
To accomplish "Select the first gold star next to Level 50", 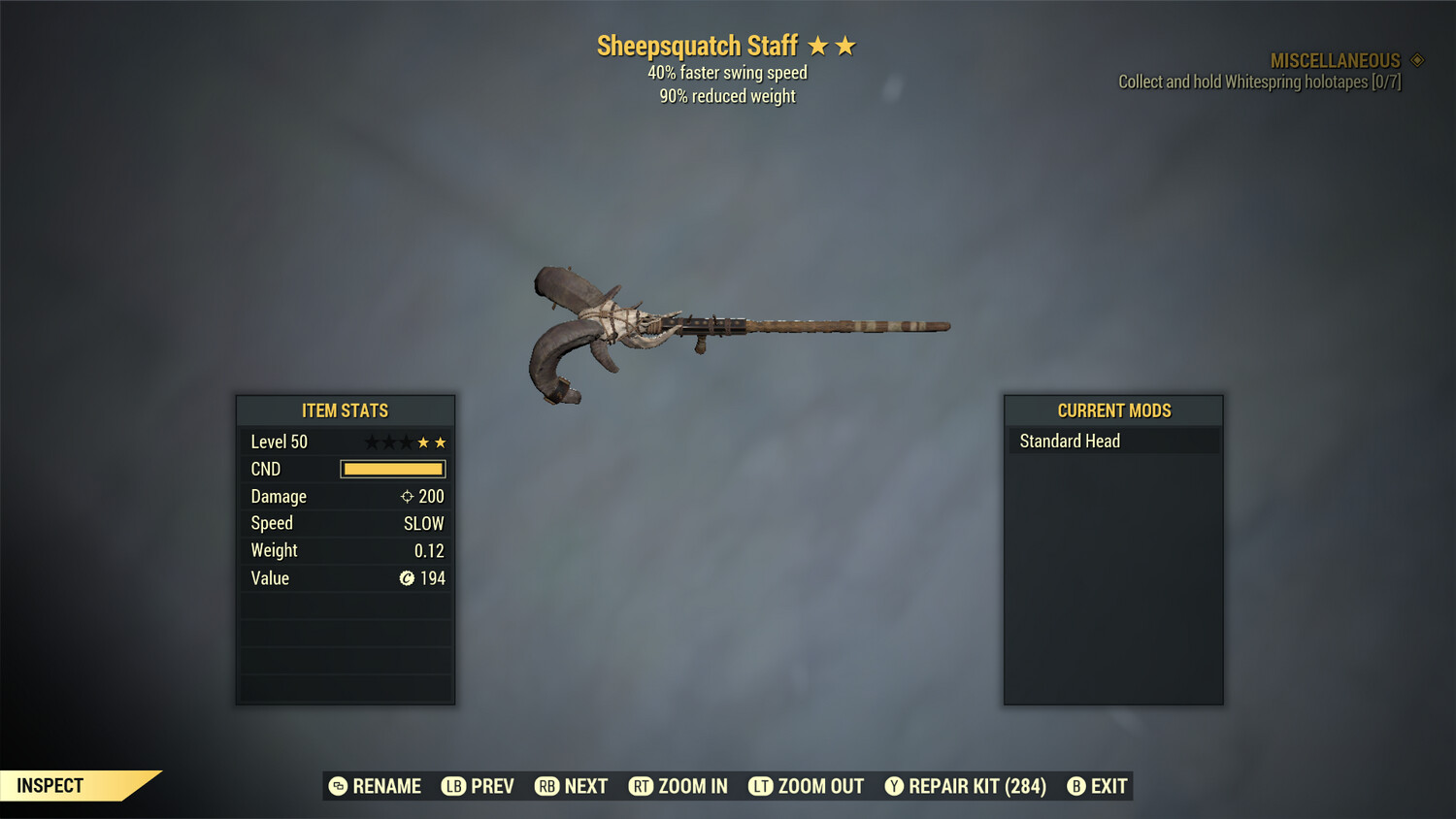I will coord(424,442).
